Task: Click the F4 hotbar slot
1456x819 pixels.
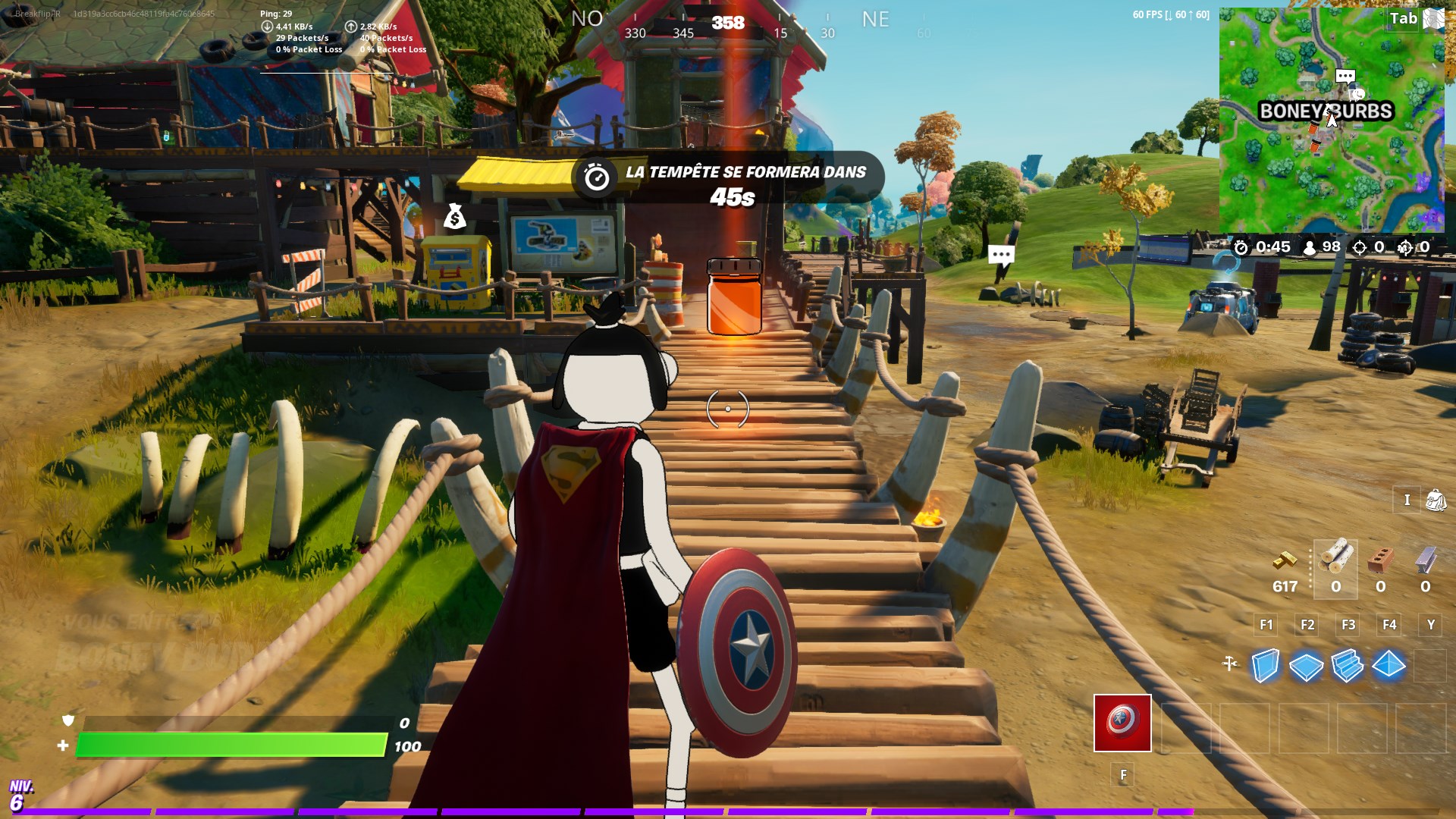Action: pyautogui.click(x=1390, y=625)
